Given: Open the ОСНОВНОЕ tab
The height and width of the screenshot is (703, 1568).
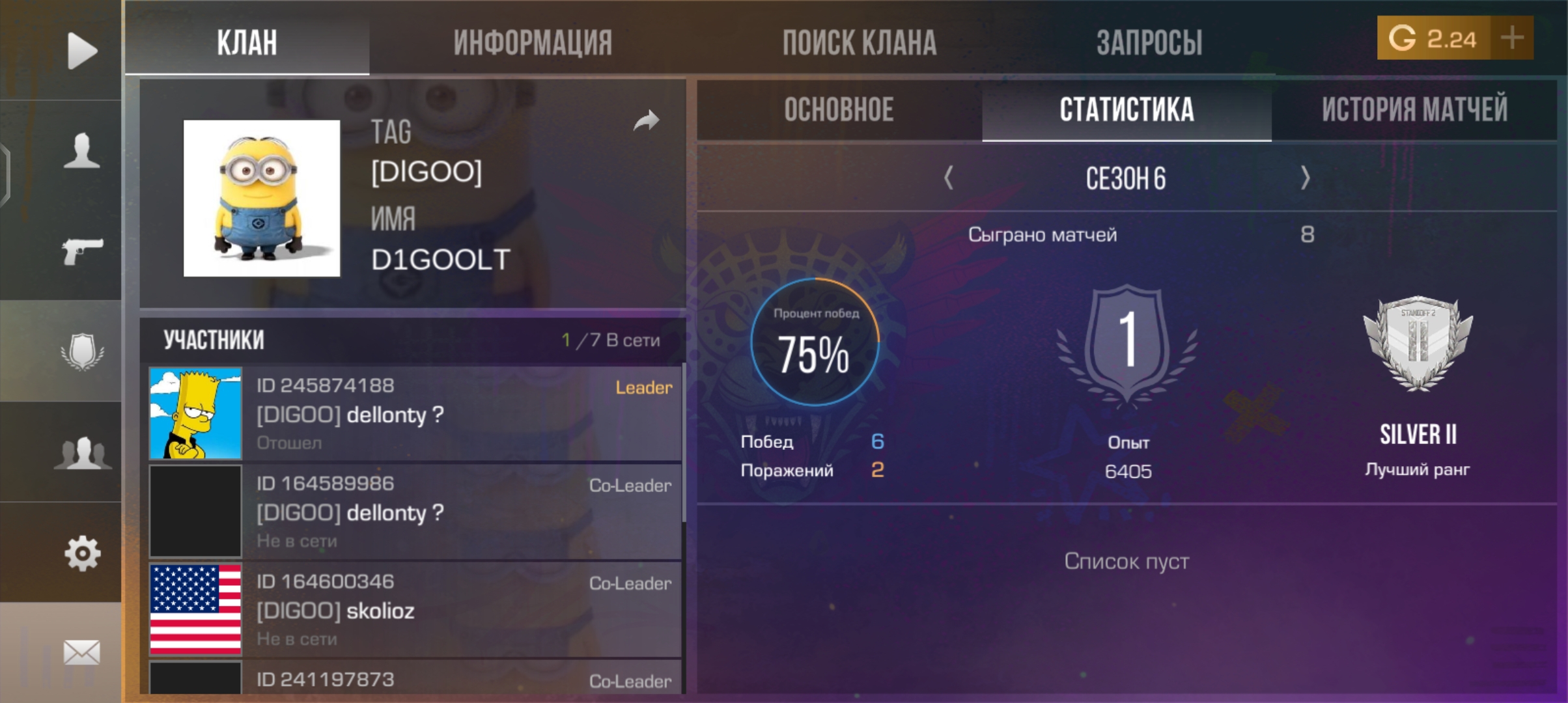Looking at the screenshot, I should [x=839, y=110].
